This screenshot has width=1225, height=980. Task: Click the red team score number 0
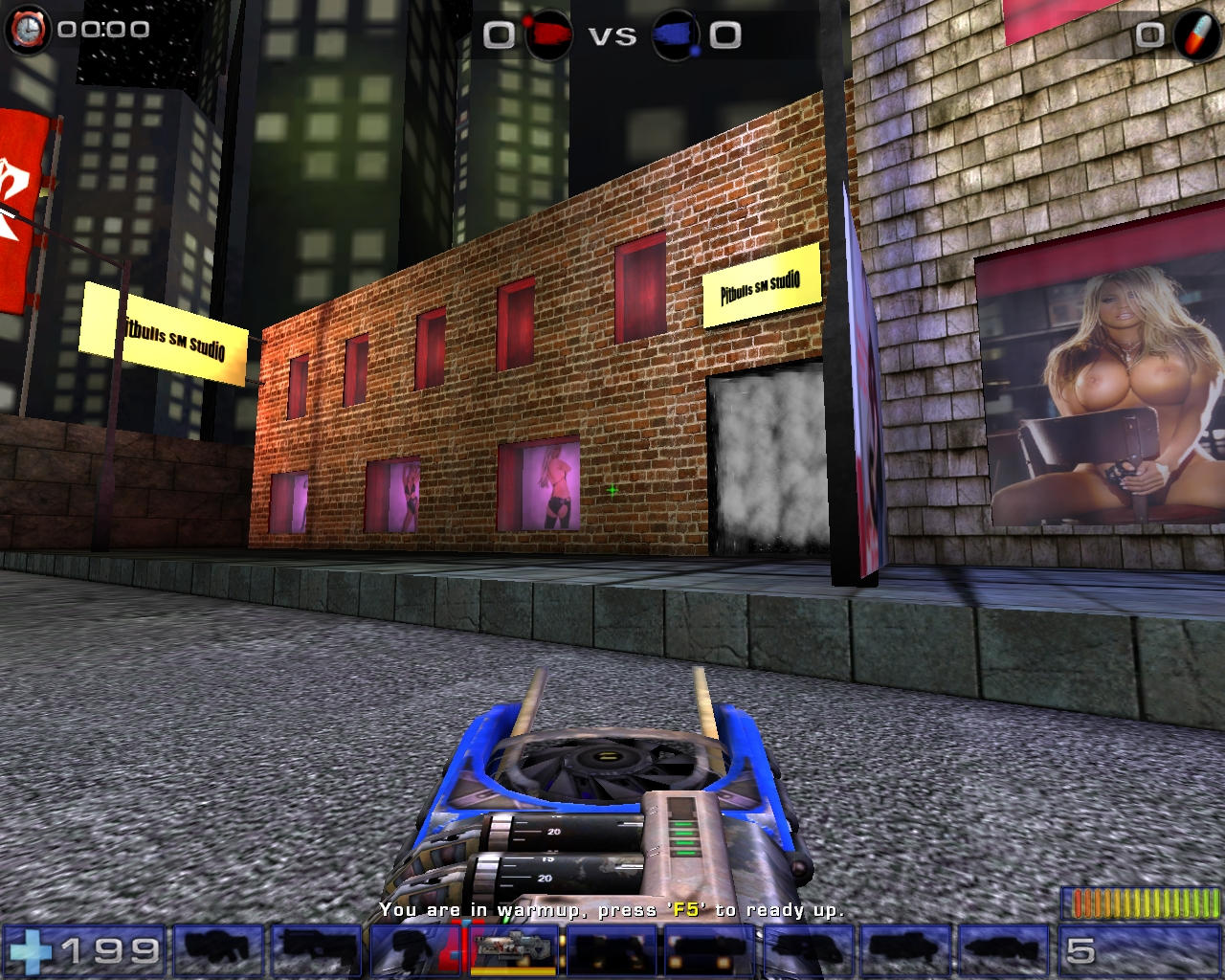(497, 34)
